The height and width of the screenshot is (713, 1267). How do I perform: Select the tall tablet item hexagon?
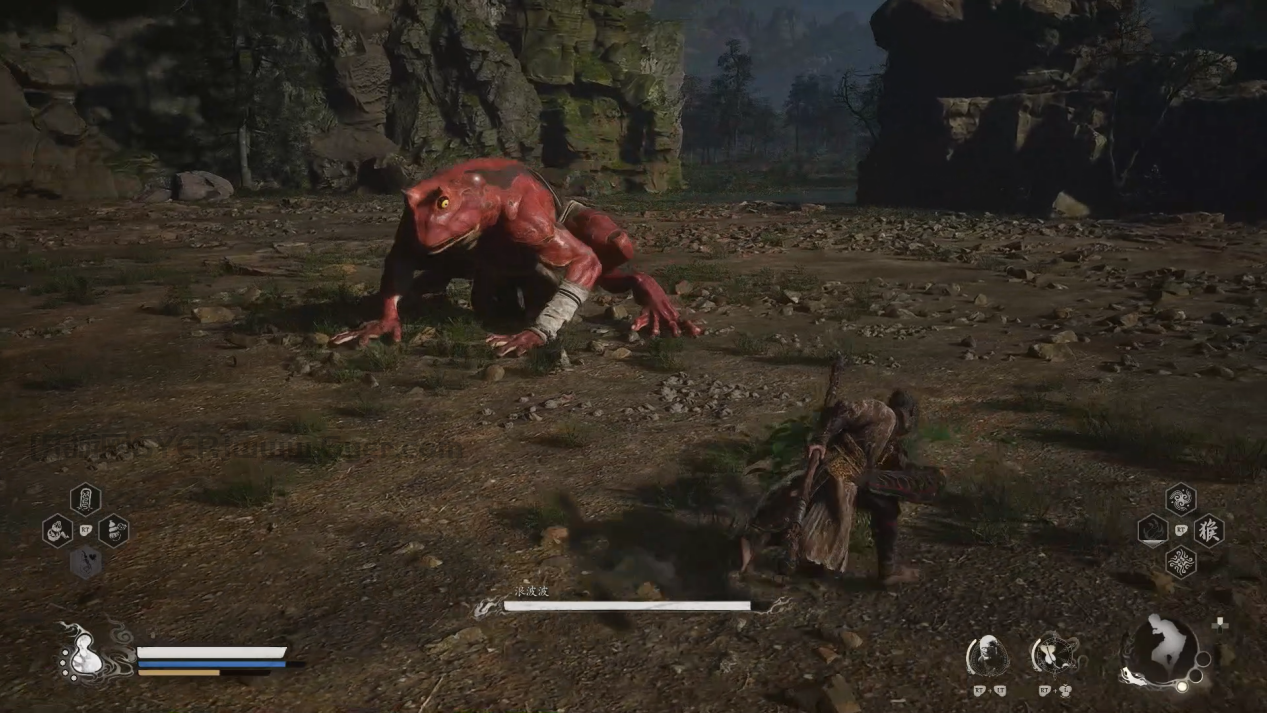(85, 498)
